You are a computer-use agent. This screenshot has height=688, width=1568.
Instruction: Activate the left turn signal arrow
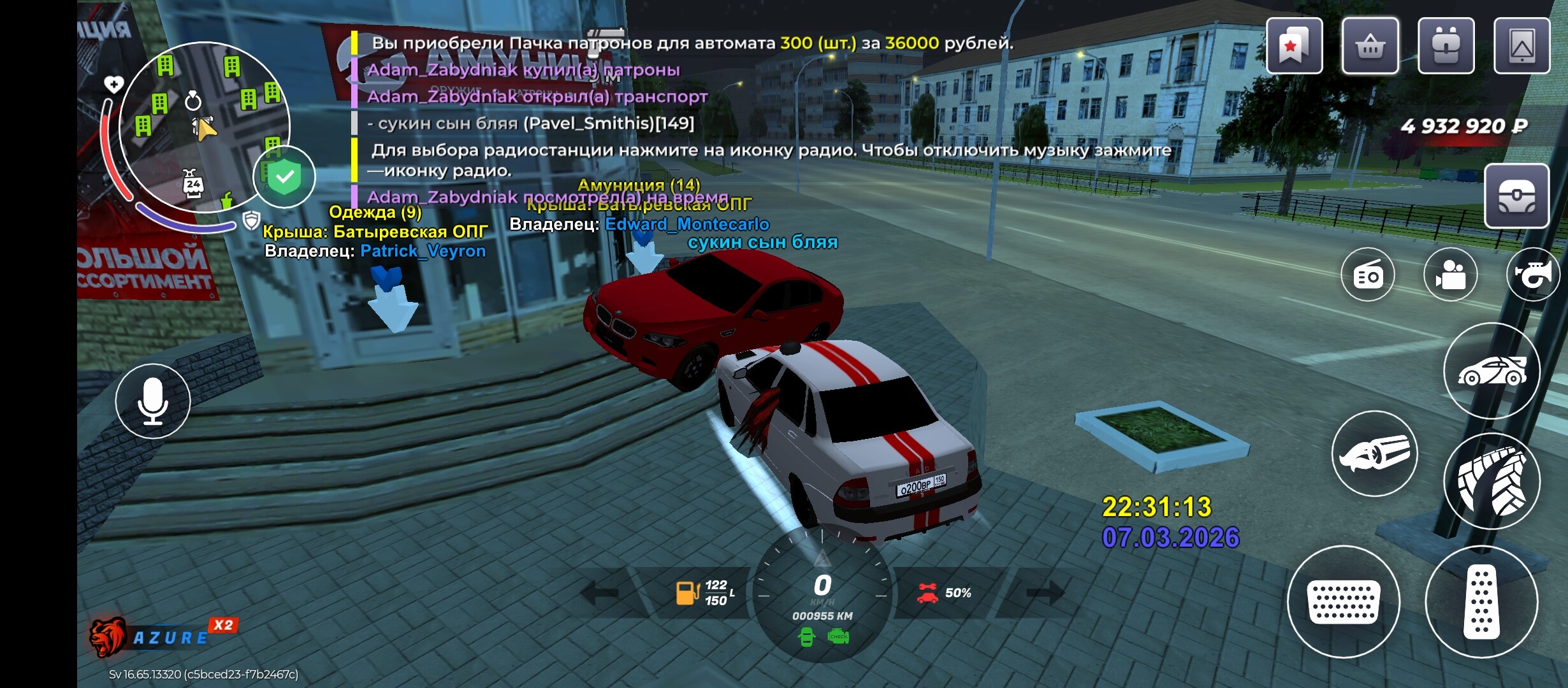pyautogui.click(x=601, y=593)
